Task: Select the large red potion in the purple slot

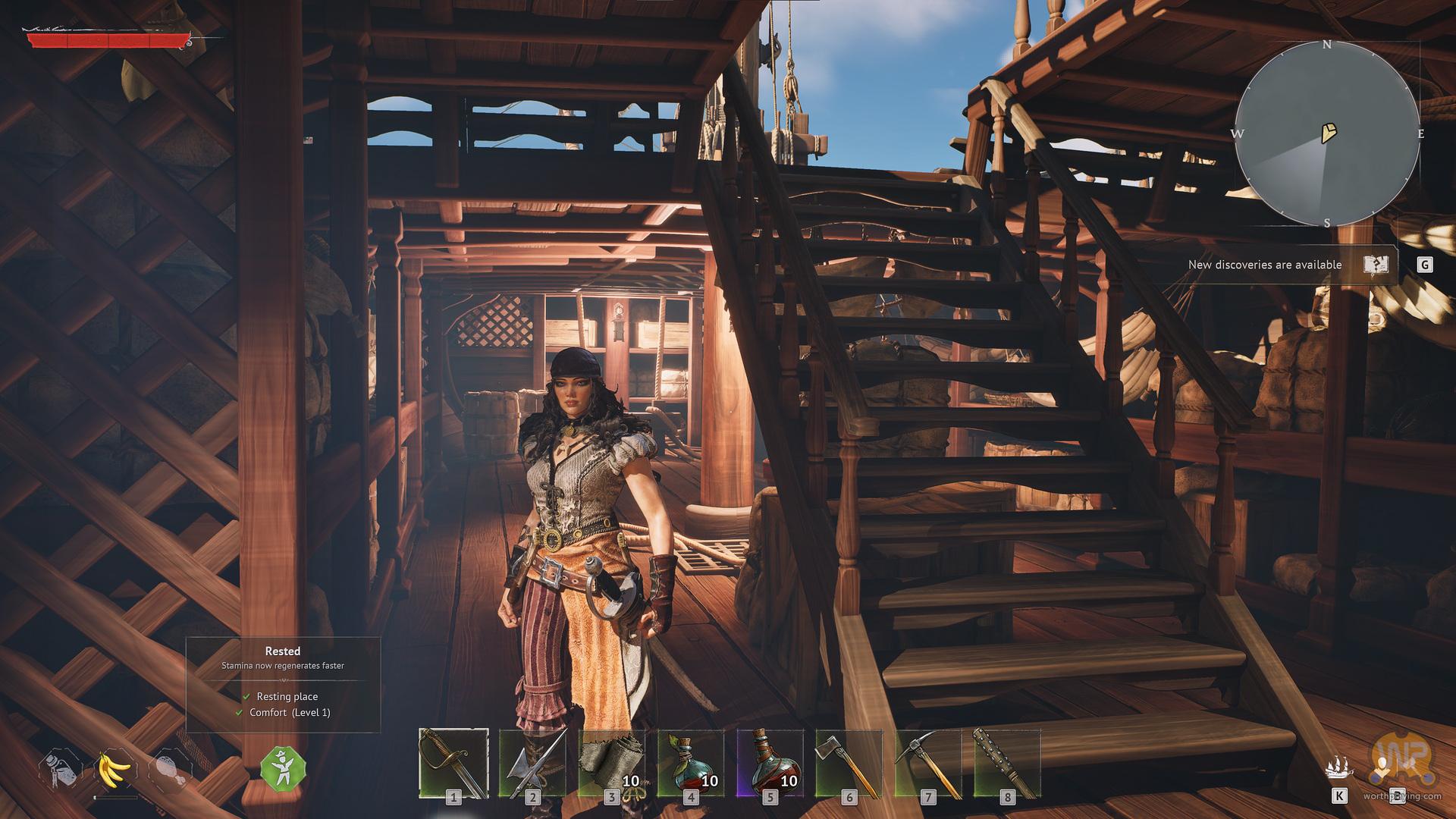Action: point(770,764)
